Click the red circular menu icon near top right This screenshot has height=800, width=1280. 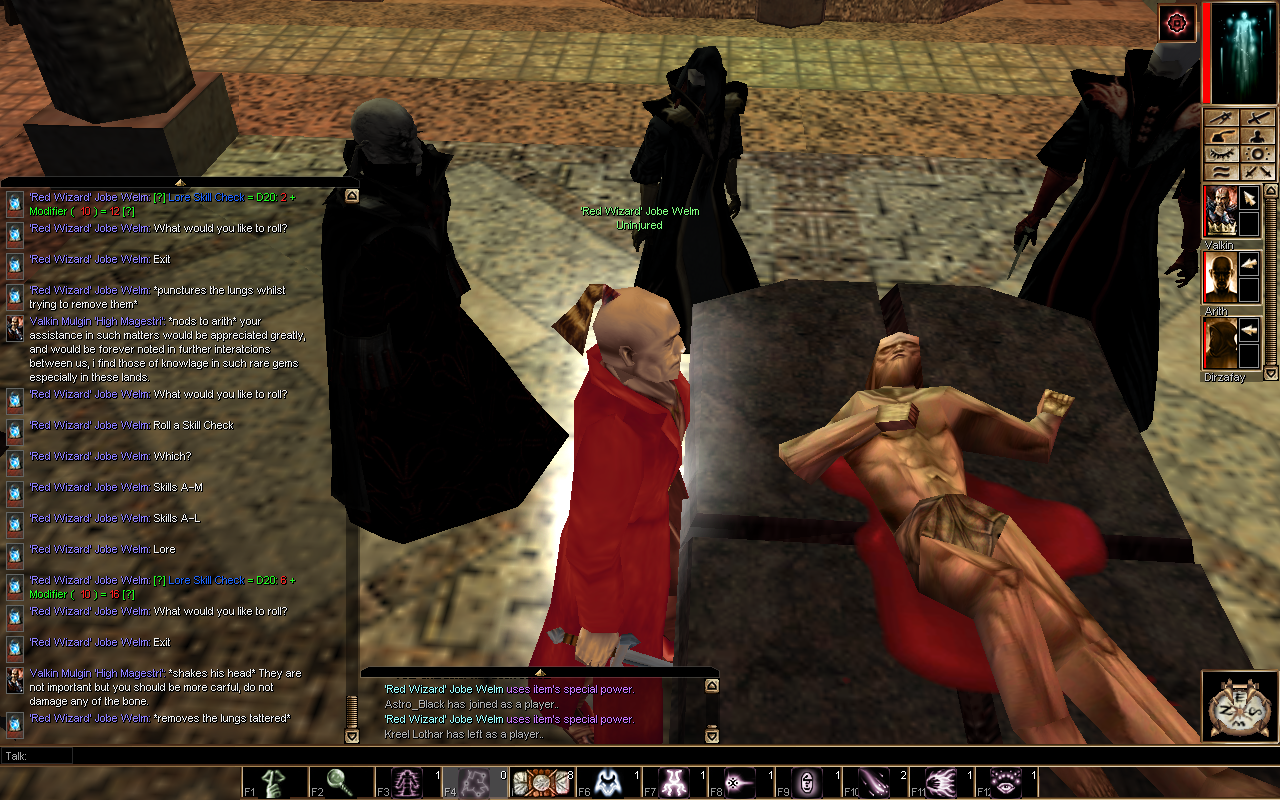tap(1177, 23)
